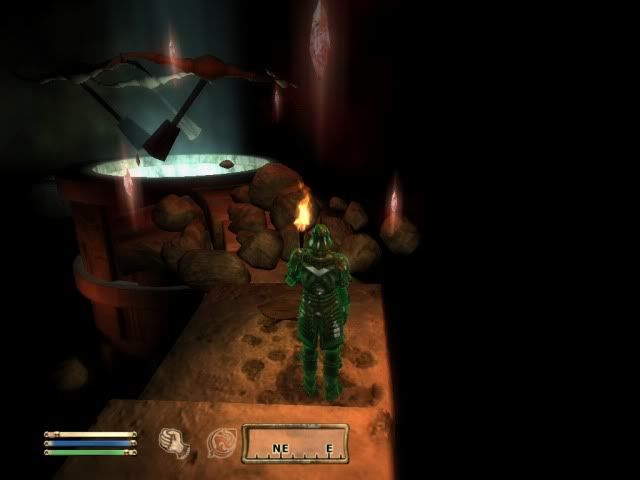Click the compass bar showing NE and E
This screenshot has height=480, width=640.
coord(295,442)
